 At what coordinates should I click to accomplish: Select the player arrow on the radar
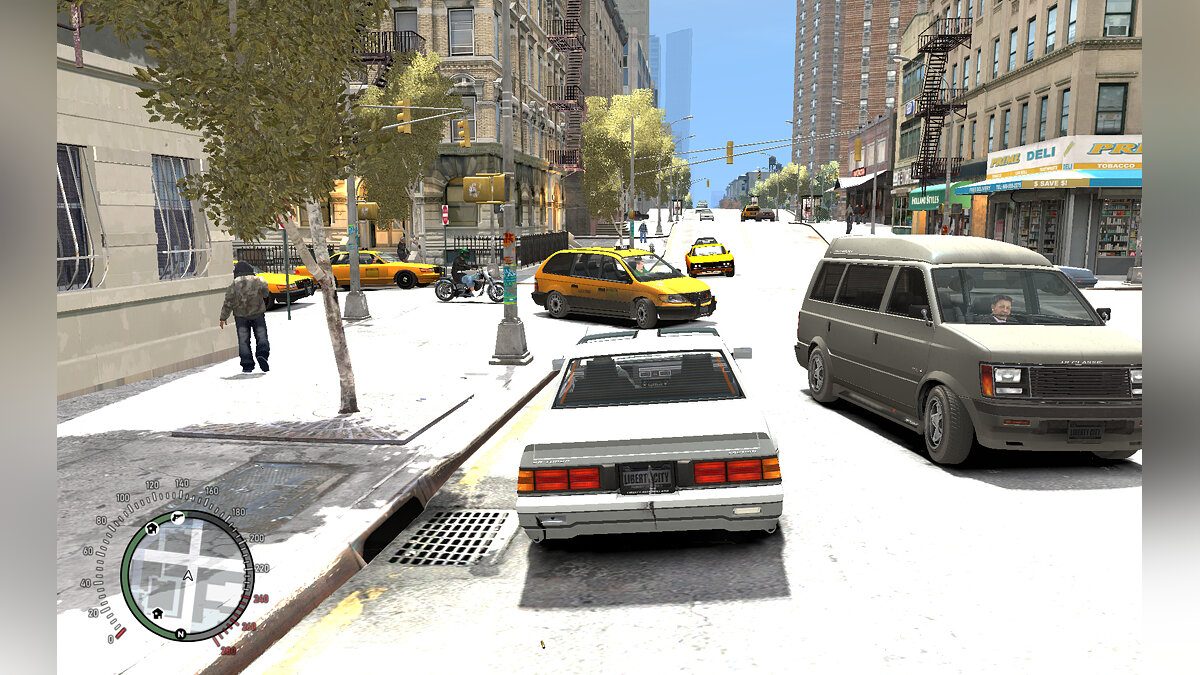pyautogui.click(x=187, y=574)
